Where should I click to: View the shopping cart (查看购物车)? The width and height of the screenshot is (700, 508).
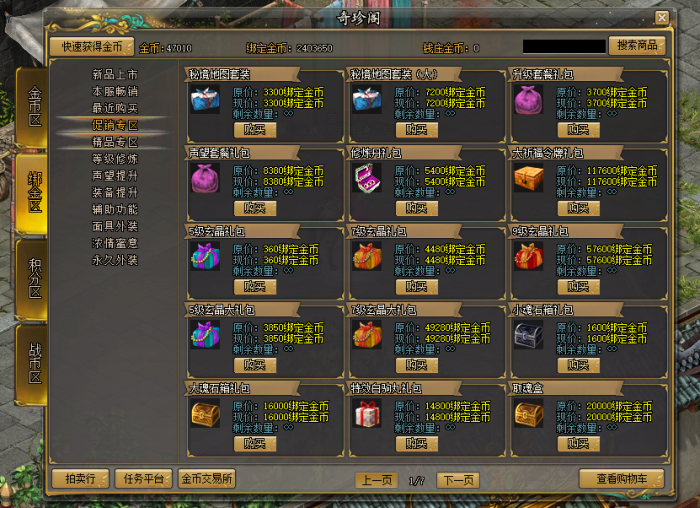pyautogui.click(x=621, y=479)
